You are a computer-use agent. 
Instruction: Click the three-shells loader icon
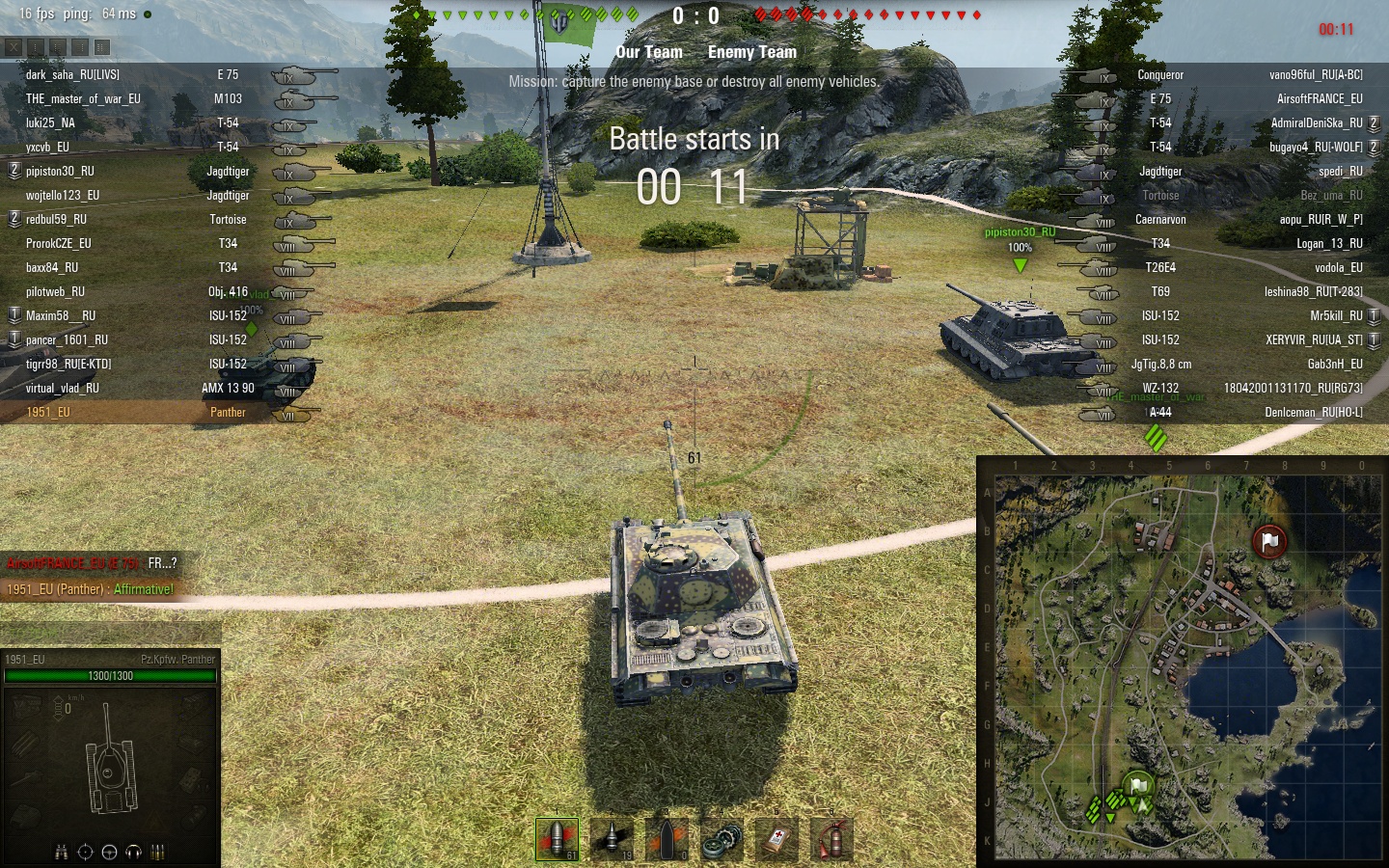(x=157, y=852)
